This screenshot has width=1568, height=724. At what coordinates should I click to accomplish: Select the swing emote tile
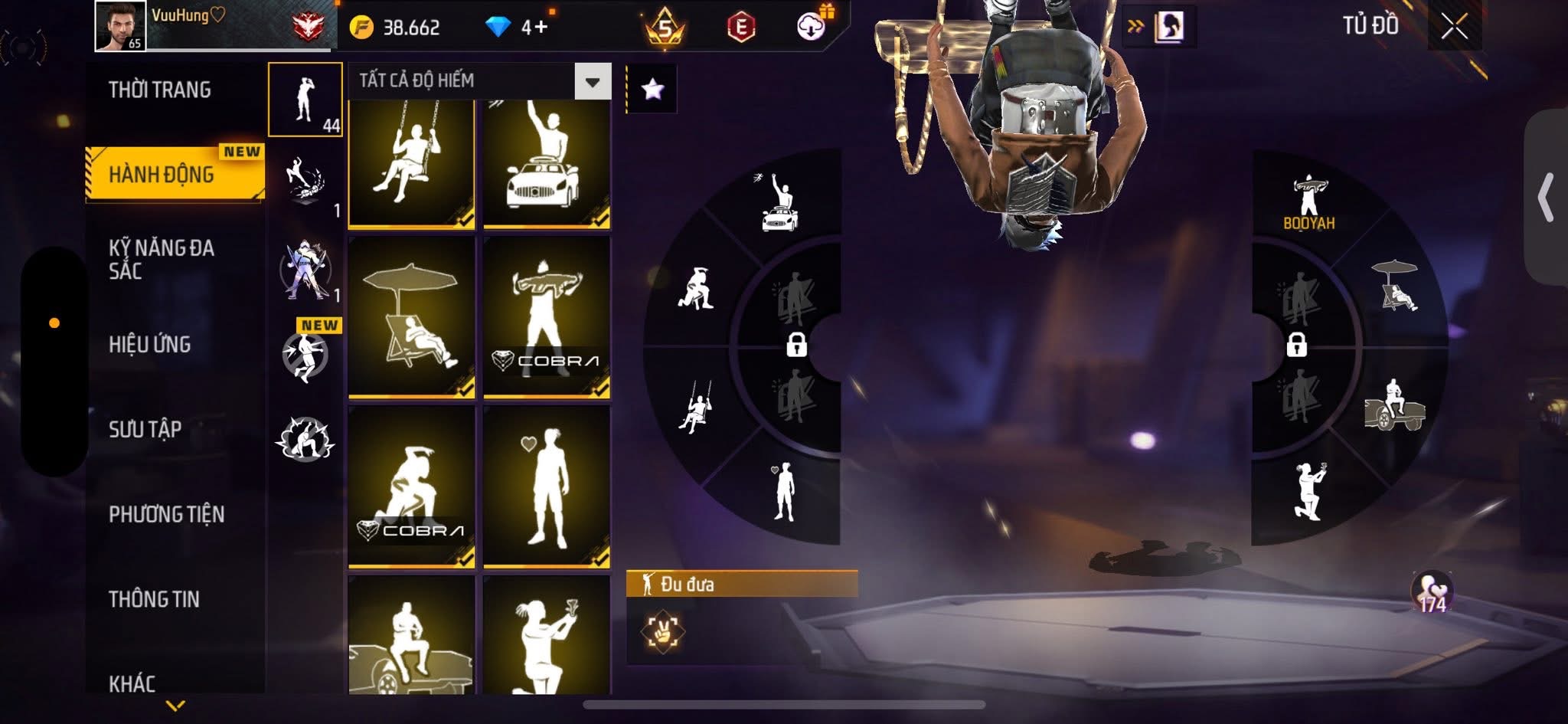point(411,163)
